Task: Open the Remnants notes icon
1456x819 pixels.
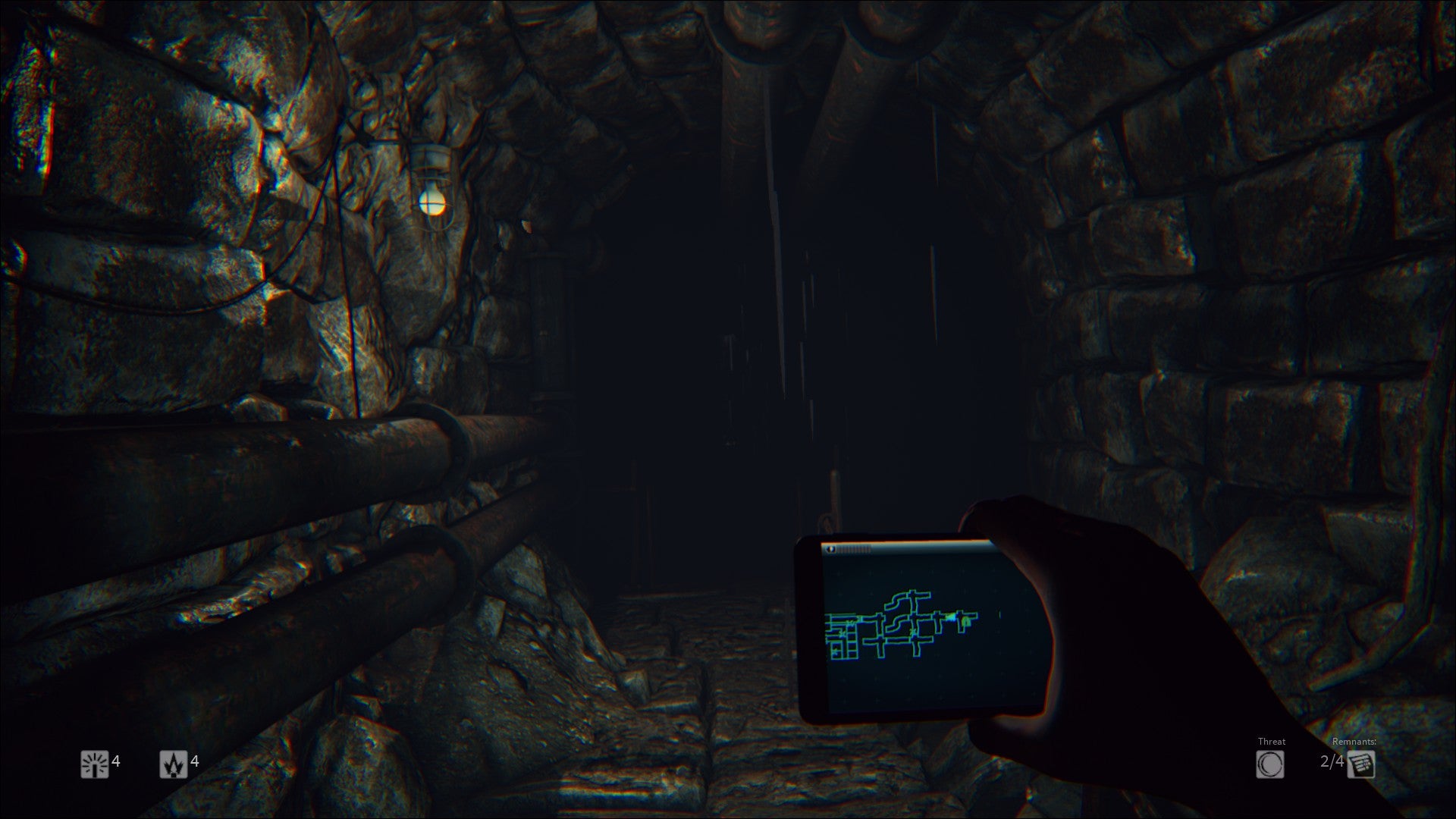Action: click(x=1361, y=764)
